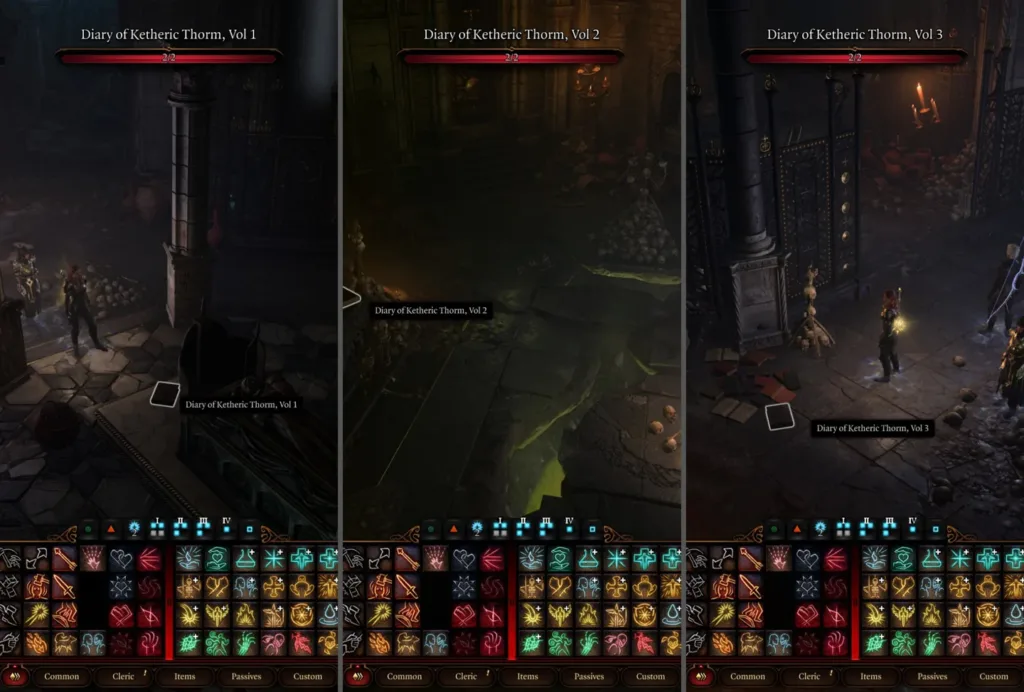
Task: Toggle the green circle filter in the Vol 3 panel
Action: pyautogui.click(x=773, y=527)
